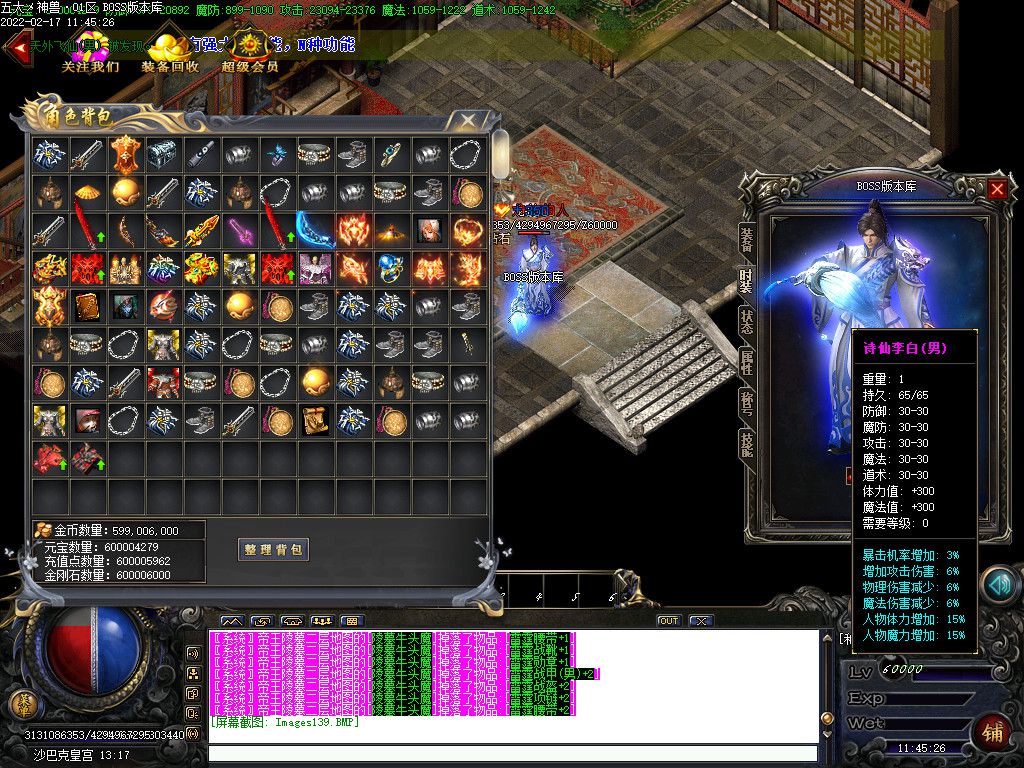Show the 称号 titles tab
This screenshot has width=1024, height=768.
tap(746, 403)
